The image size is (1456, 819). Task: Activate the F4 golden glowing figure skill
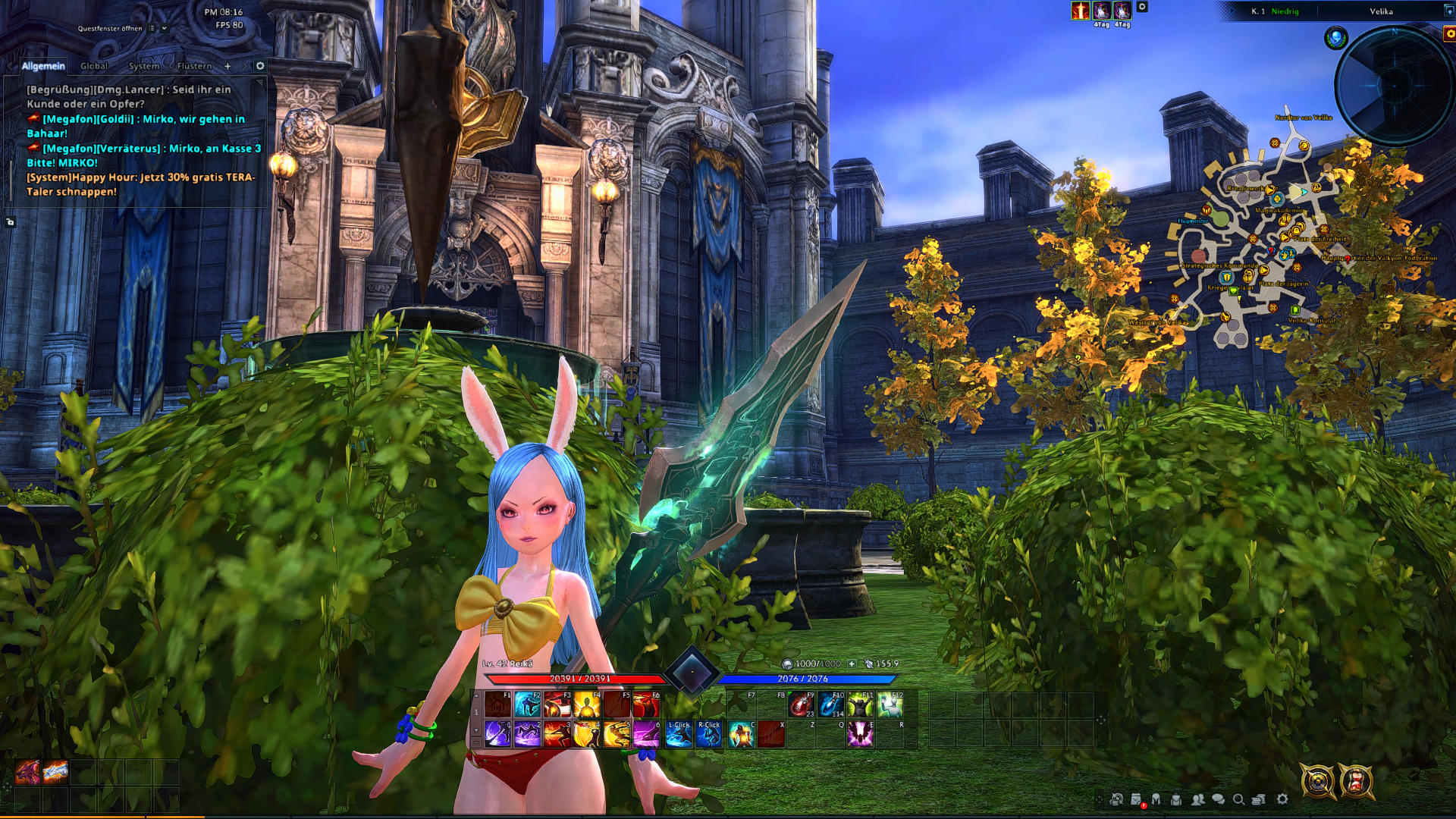(587, 704)
